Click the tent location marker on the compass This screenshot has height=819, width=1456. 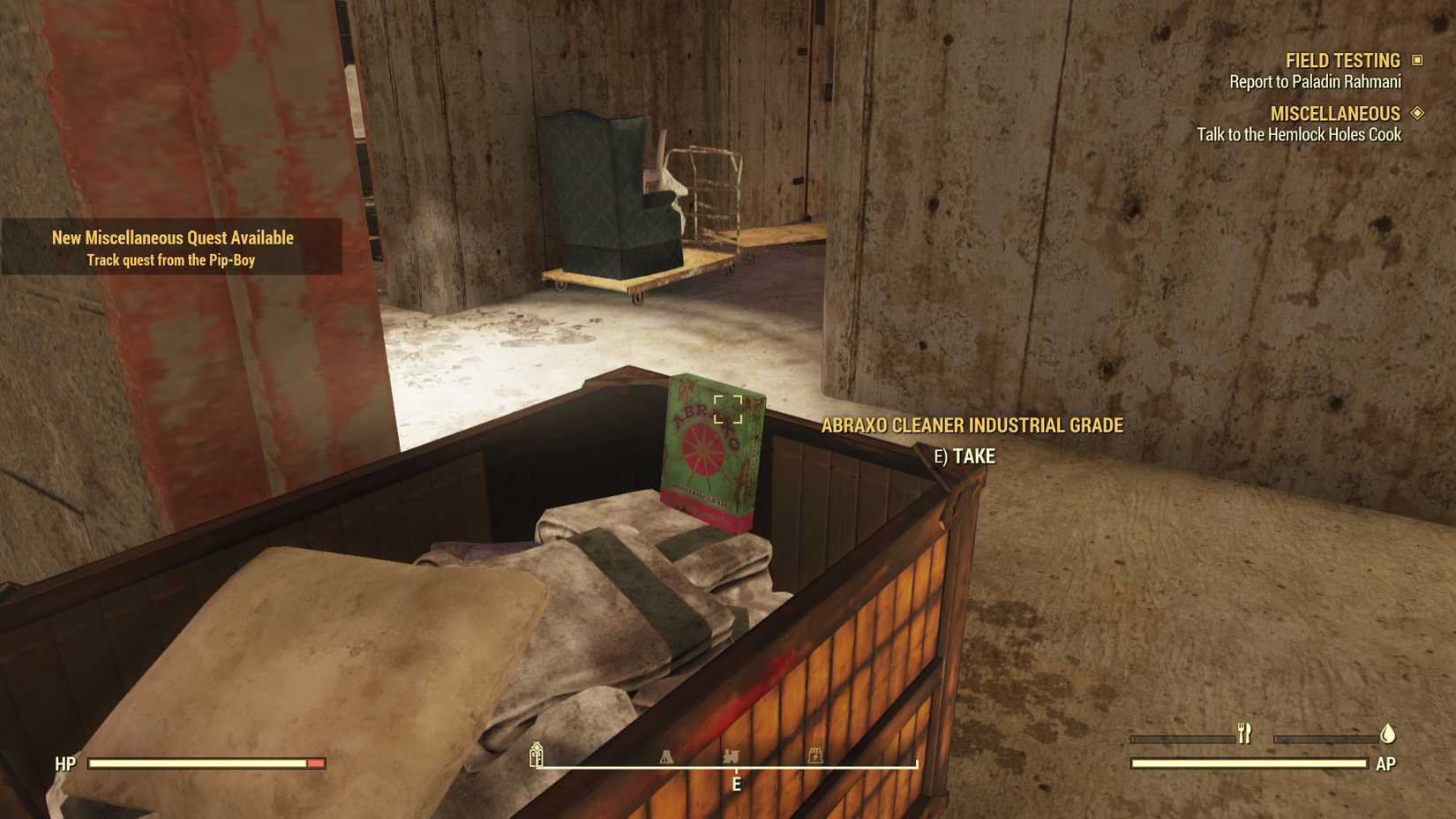(x=667, y=756)
